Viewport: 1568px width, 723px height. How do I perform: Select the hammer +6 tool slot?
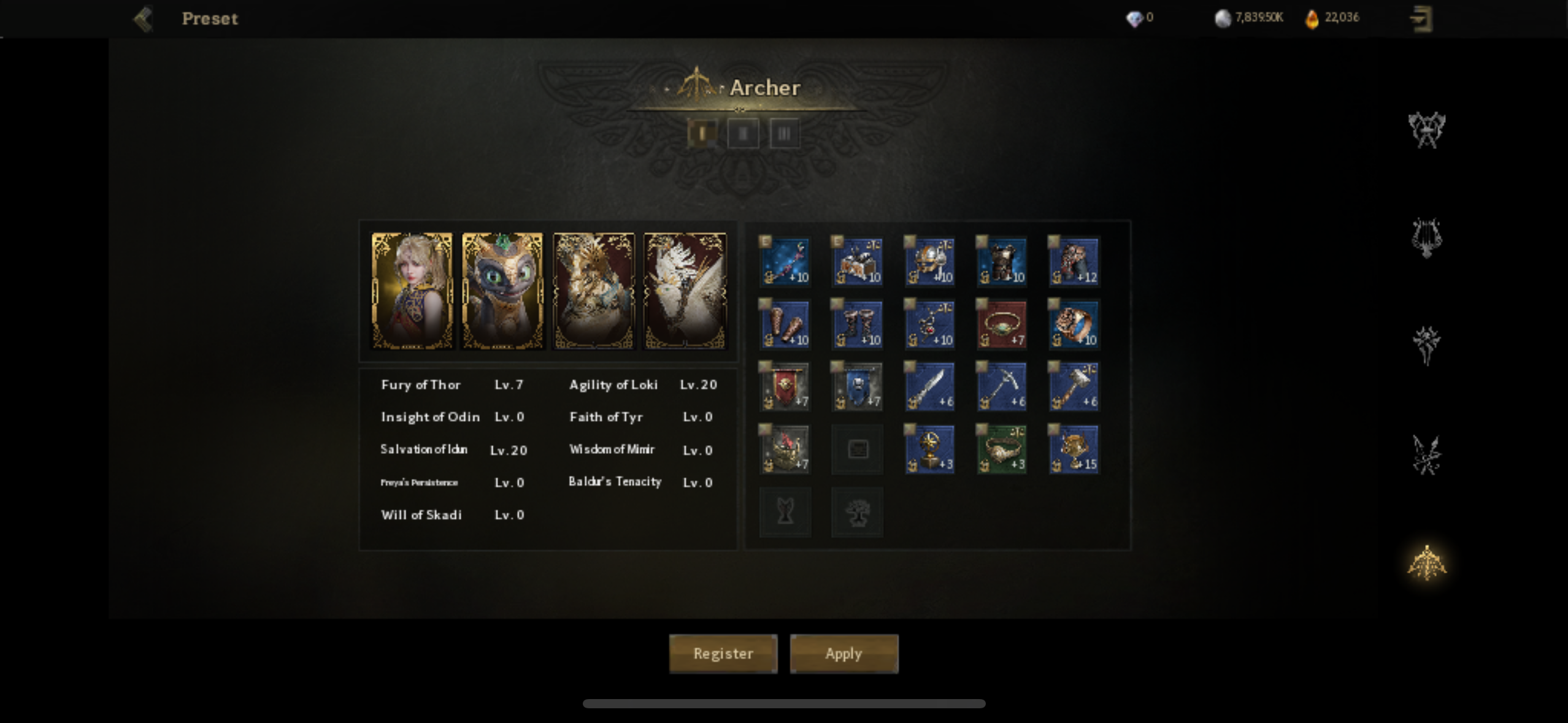tap(1074, 386)
